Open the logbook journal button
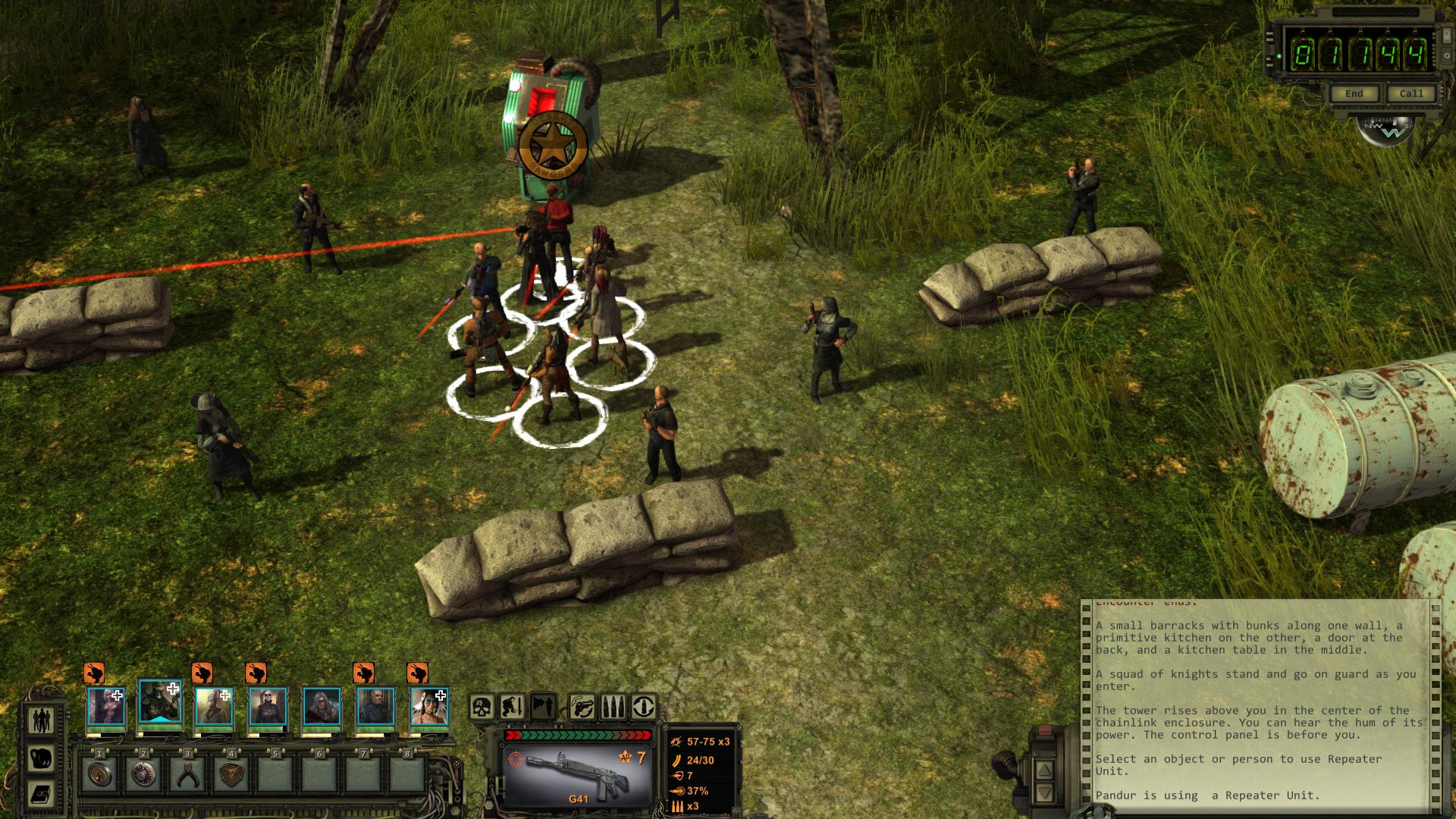This screenshot has width=1456, height=819. 41,794
